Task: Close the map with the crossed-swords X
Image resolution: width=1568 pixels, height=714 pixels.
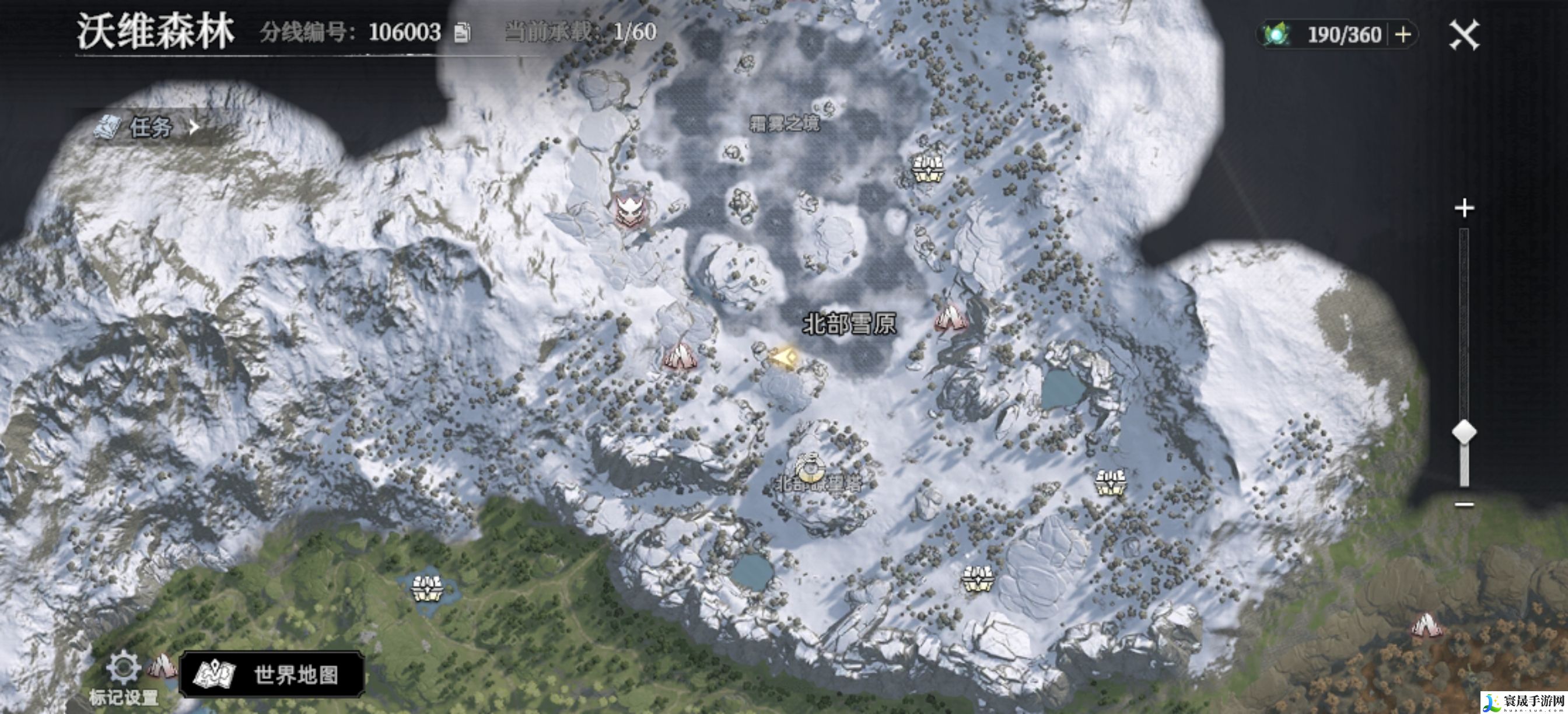Action: click(1464, 34)
